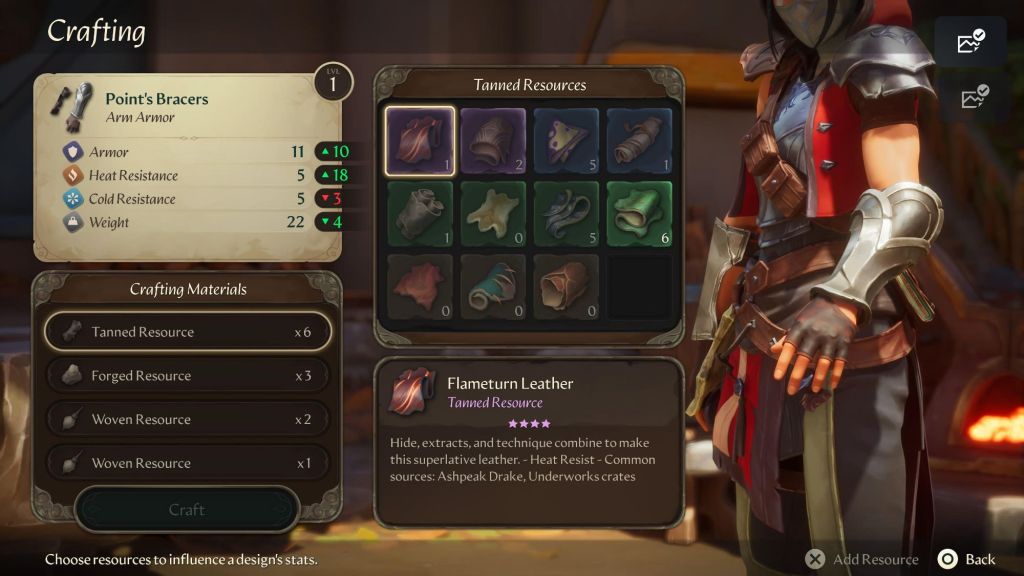Open the Woven Resource x2 row
The width and height of the screenshot is (1024, 576).
(187, 420)
